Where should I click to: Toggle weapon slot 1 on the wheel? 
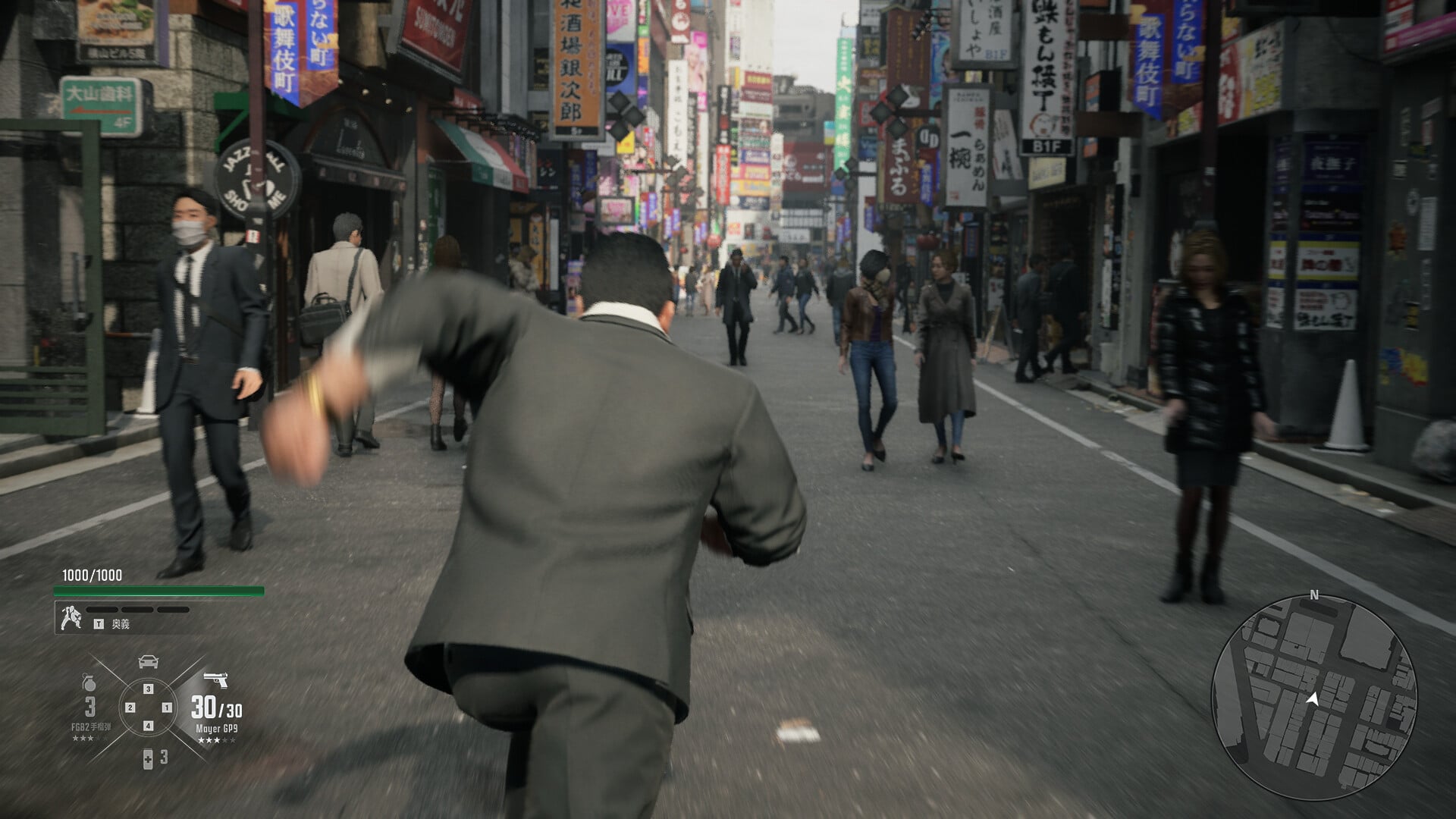click(168, 708)
